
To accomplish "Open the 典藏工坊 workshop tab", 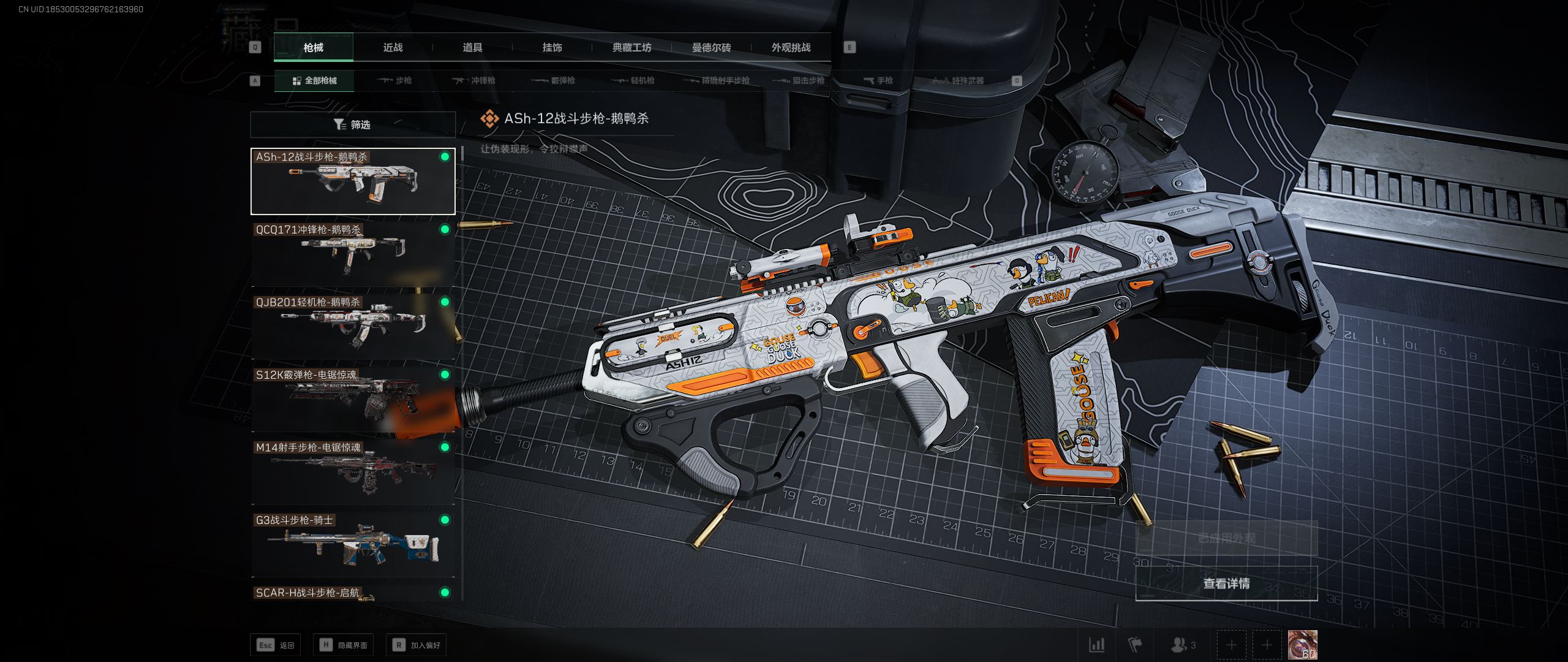I will (631, 47).
